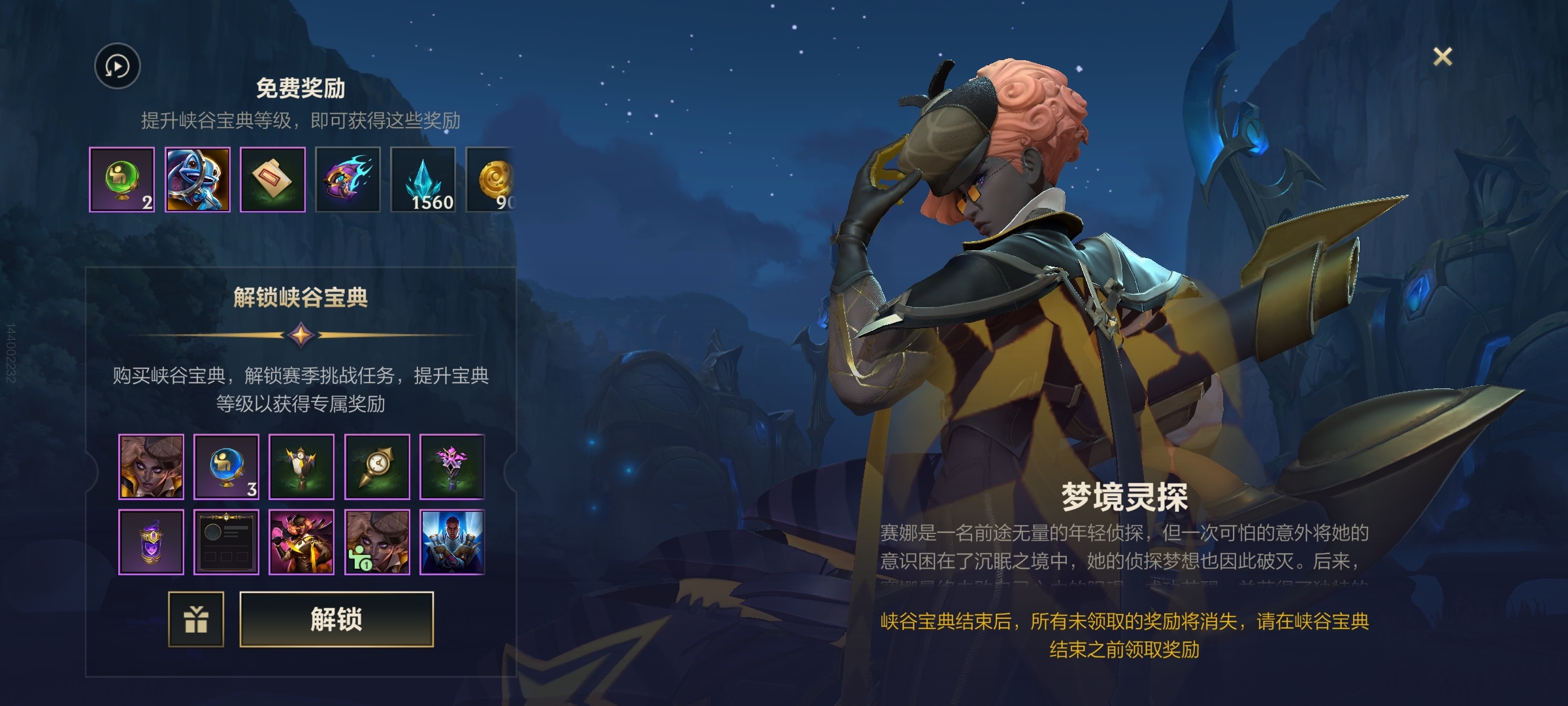Inspect the purple masked emote with blue flames
Image resolution: width=1568 pixels, height=706 pixels.
(348, 180)
